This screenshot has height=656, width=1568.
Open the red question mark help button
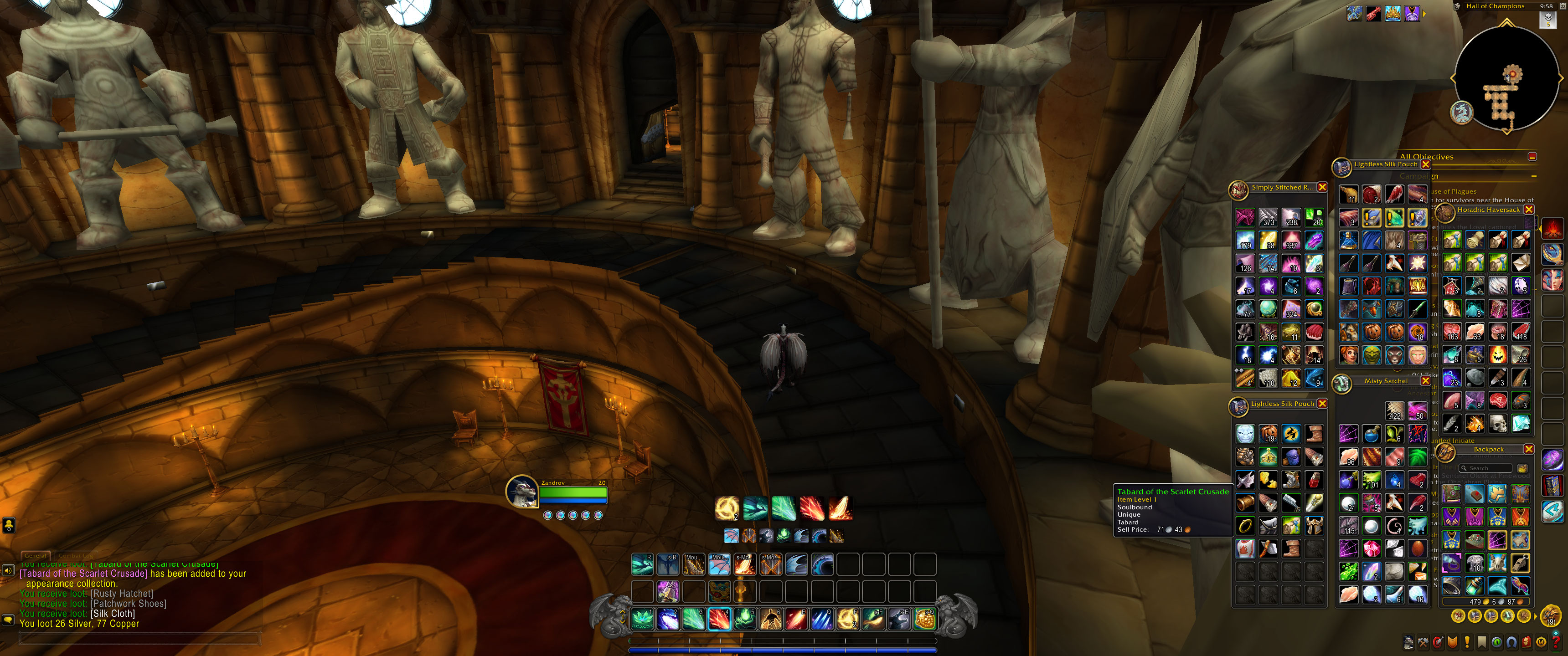(1555, 641)
